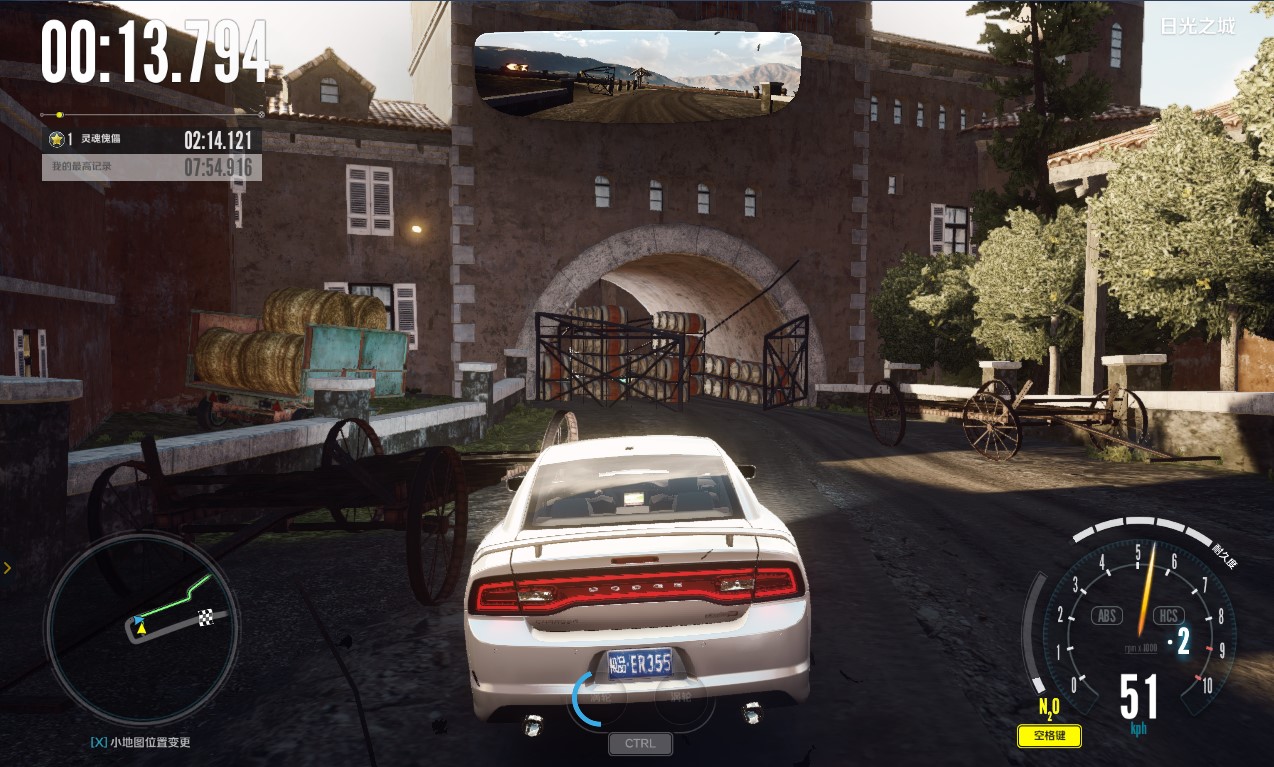Click the N2O nitrous gauge label
The width and height of the screenshot is (1274, 767).
pos(1049,709)
